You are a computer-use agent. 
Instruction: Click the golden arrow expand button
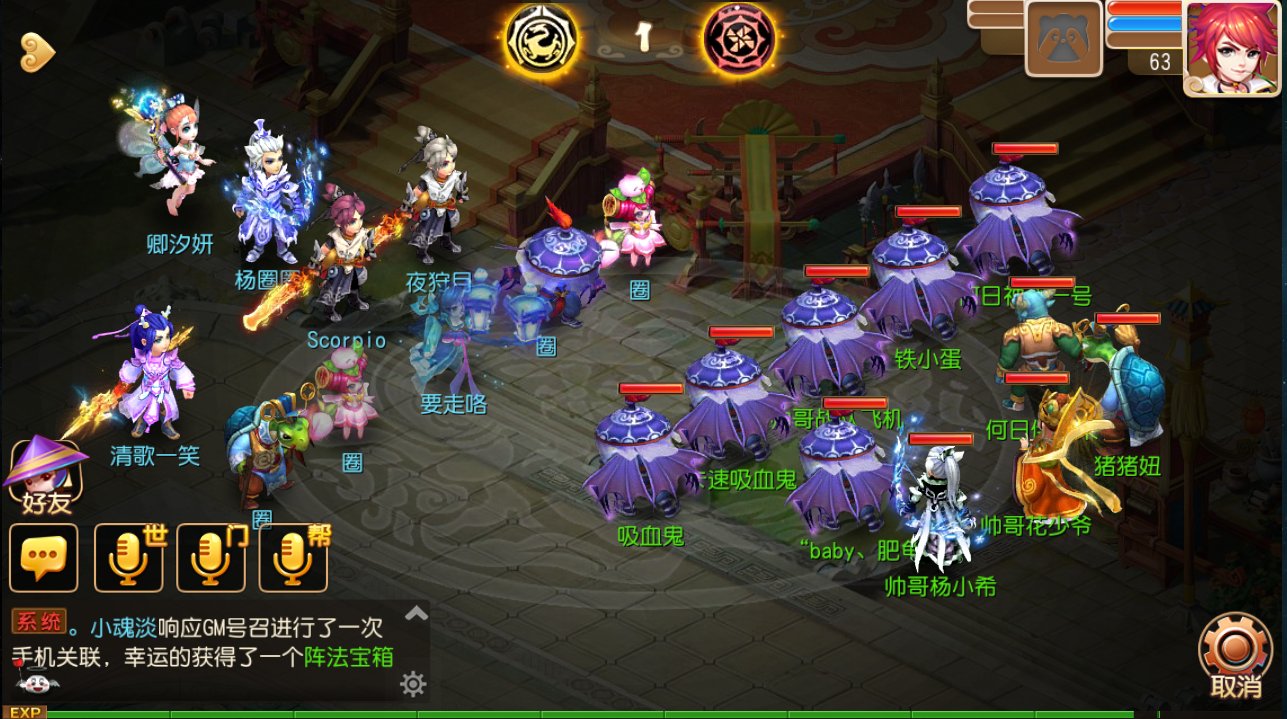click(x=36, y=48)
